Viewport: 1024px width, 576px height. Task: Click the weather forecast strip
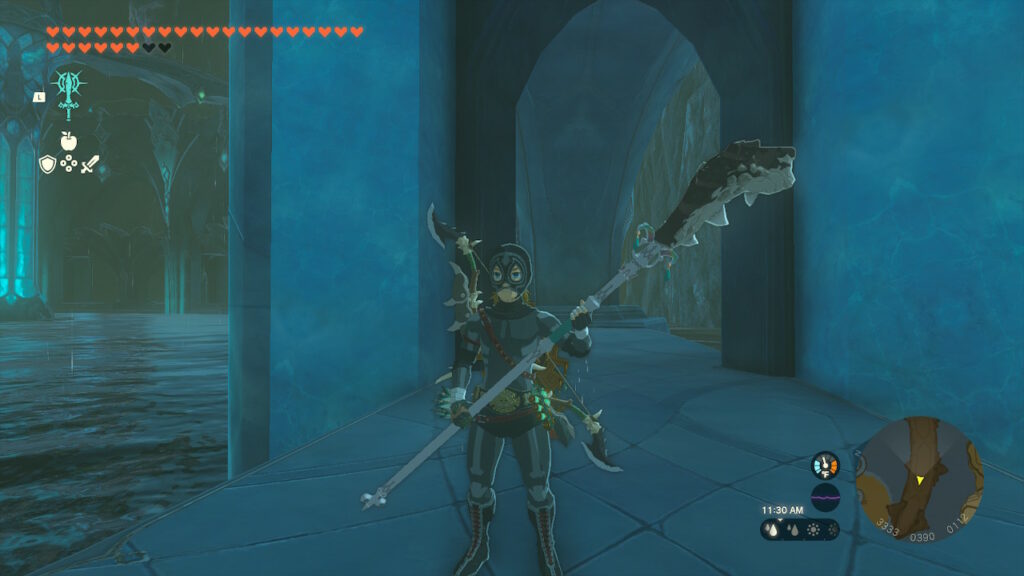(799, 530)
